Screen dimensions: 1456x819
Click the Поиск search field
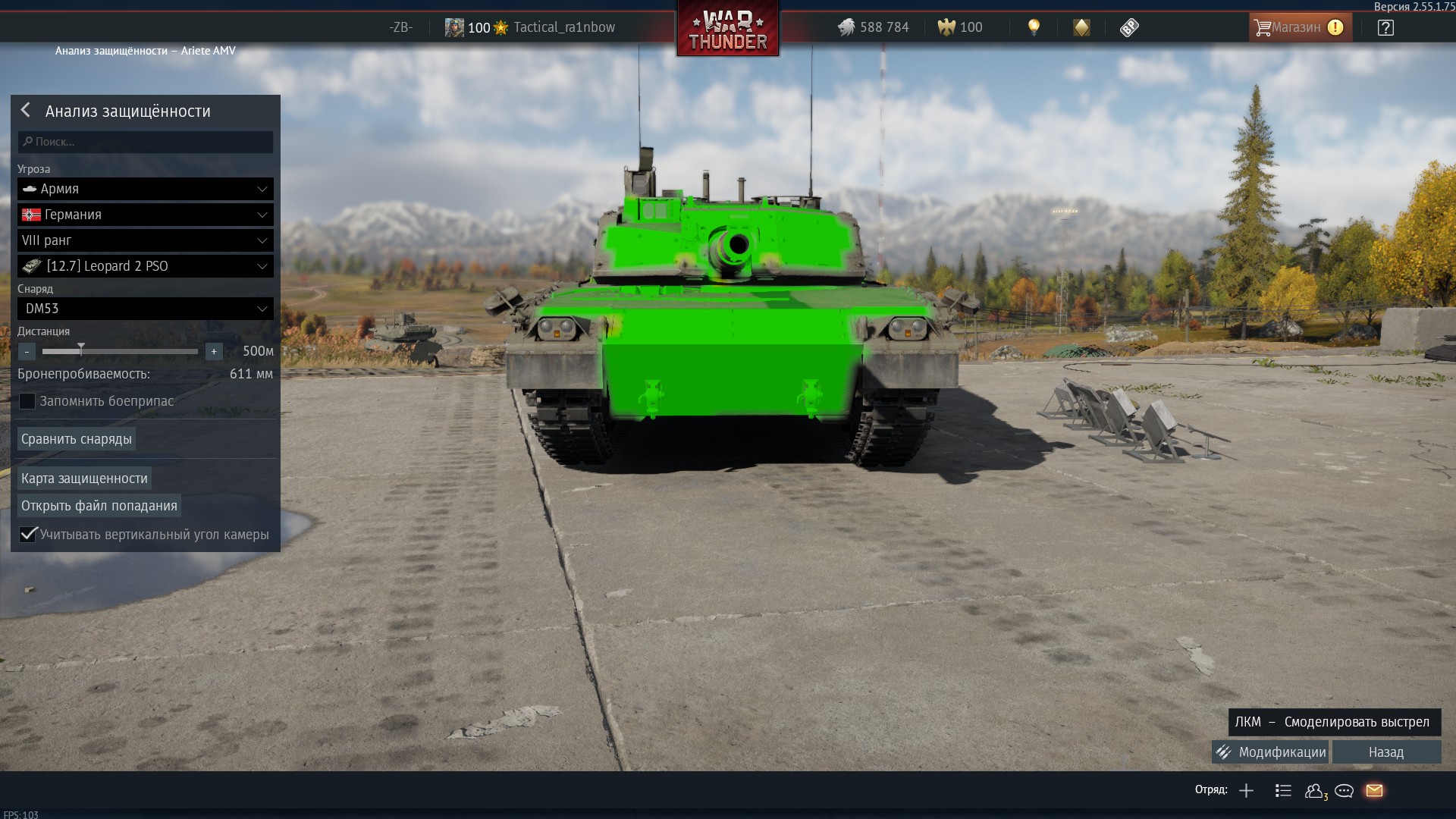(146, 142)
